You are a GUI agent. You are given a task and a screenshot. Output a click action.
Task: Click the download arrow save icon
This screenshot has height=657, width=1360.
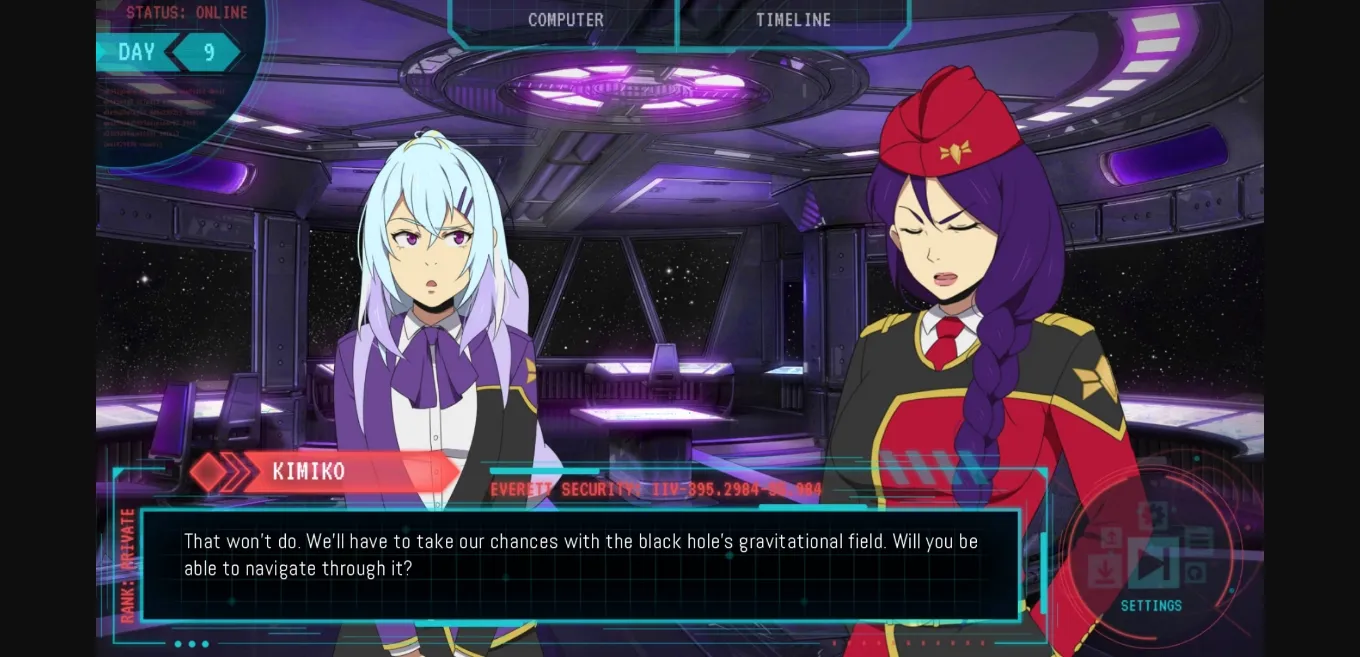1104,571
